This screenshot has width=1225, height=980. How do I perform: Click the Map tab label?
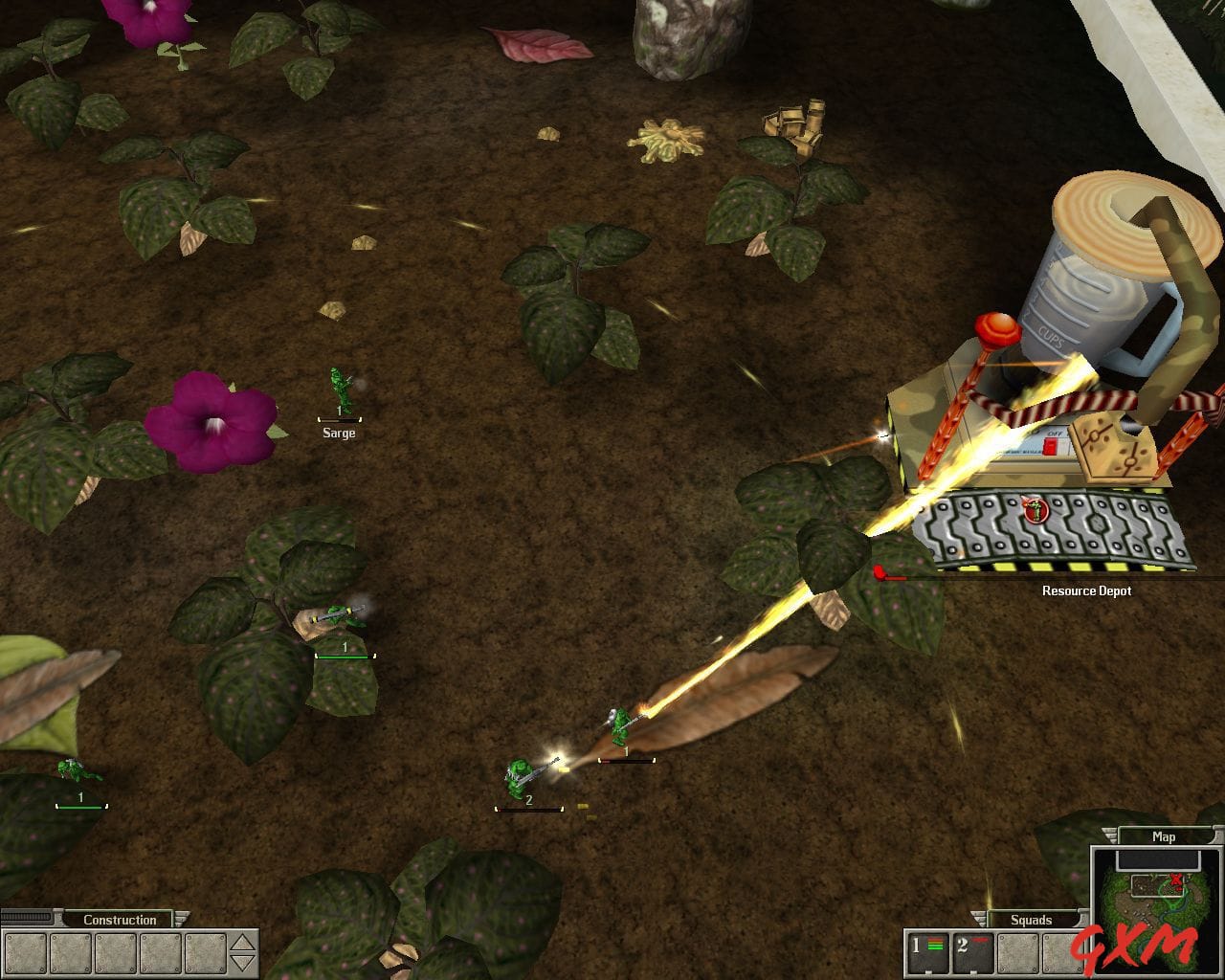tap(1164, 836)
